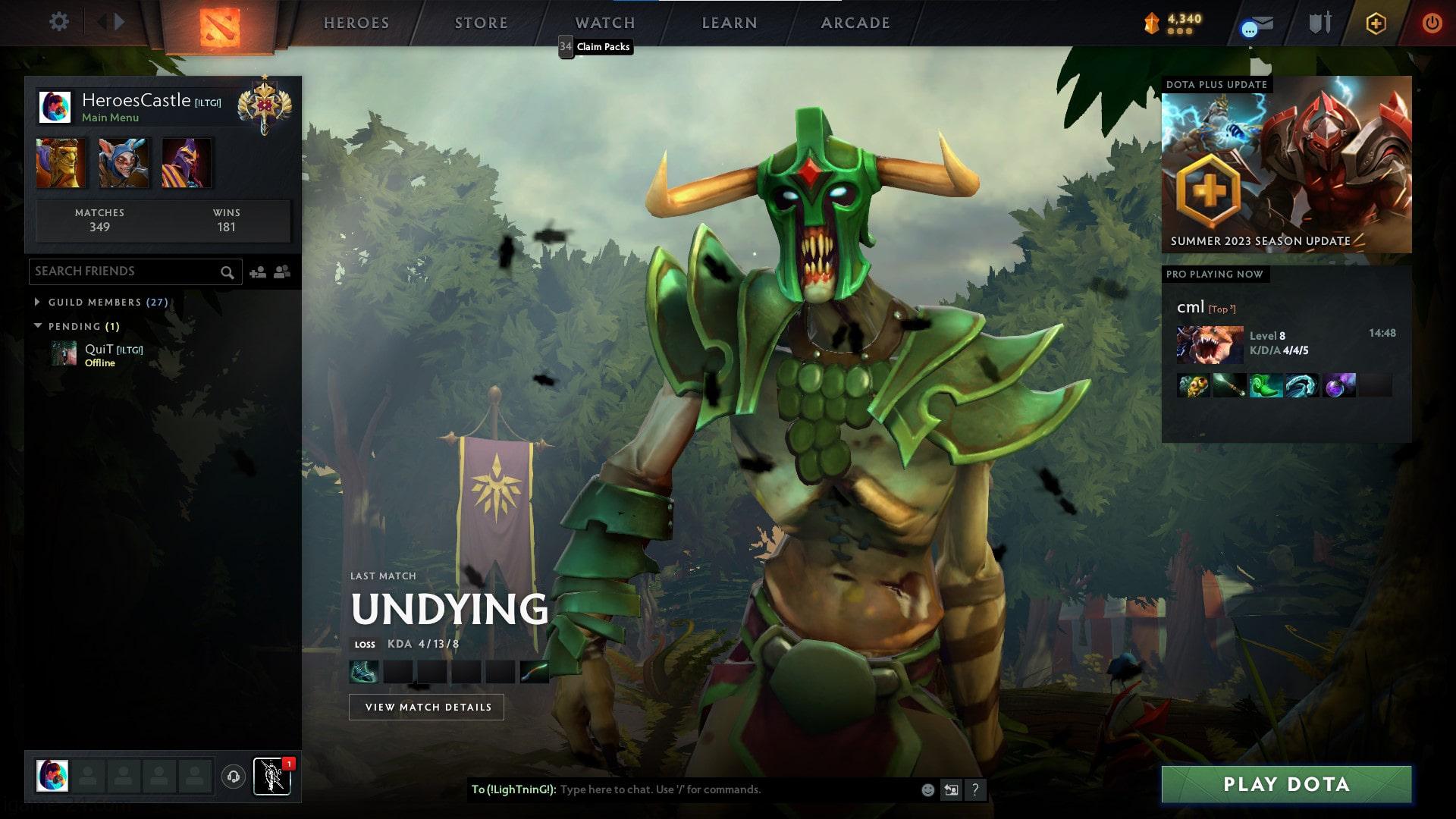
Task: Go to the Watch tab
Action: pyautogui.click(x=604, y=23)
